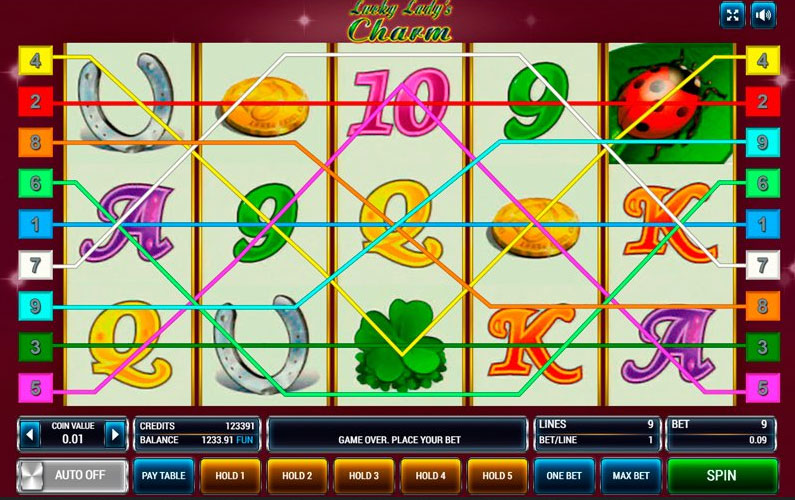Choose the ONE BET button
795x500 pixels.
pos(563,475)
